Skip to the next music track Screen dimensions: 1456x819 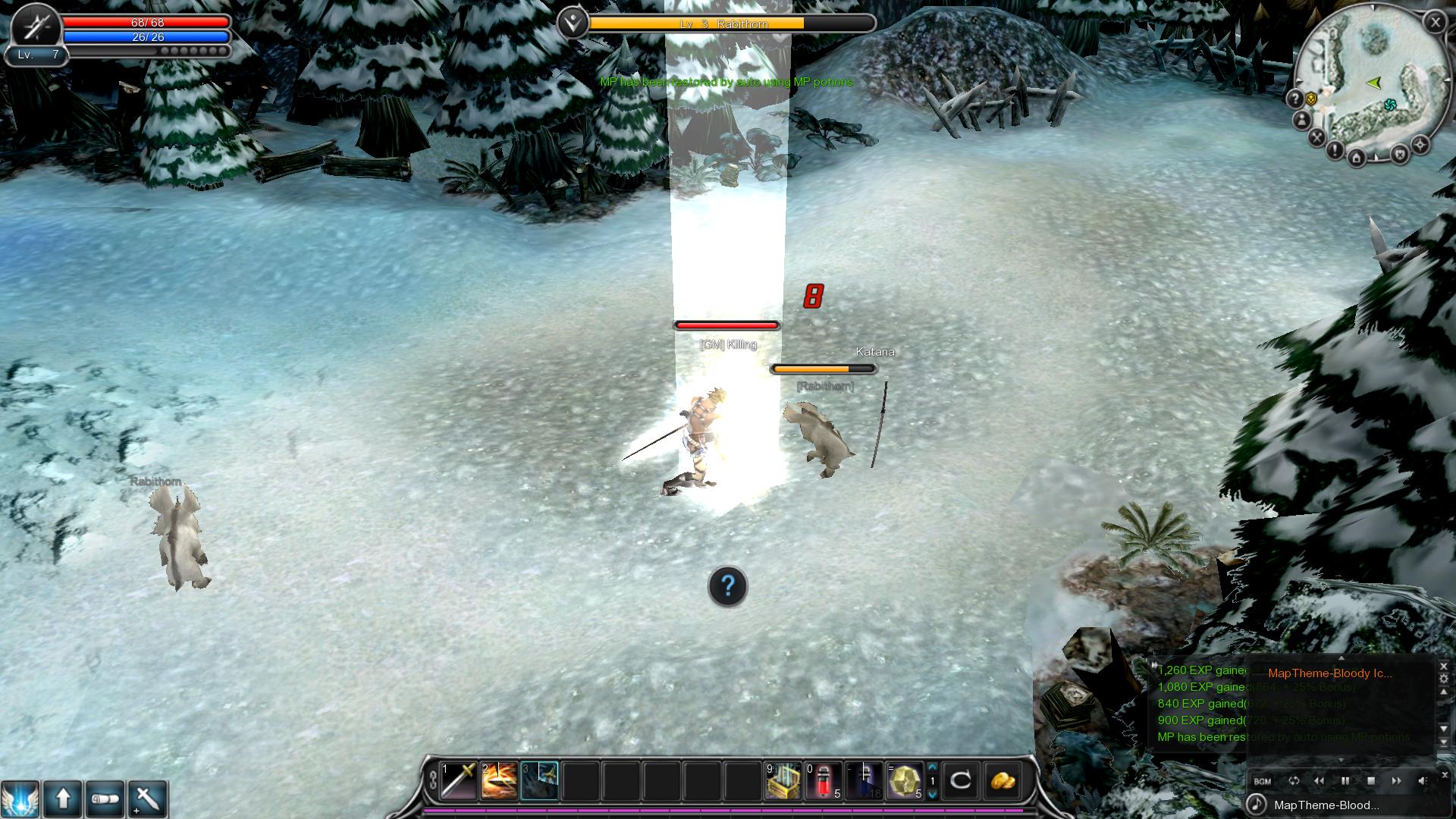pos(1396,781)
